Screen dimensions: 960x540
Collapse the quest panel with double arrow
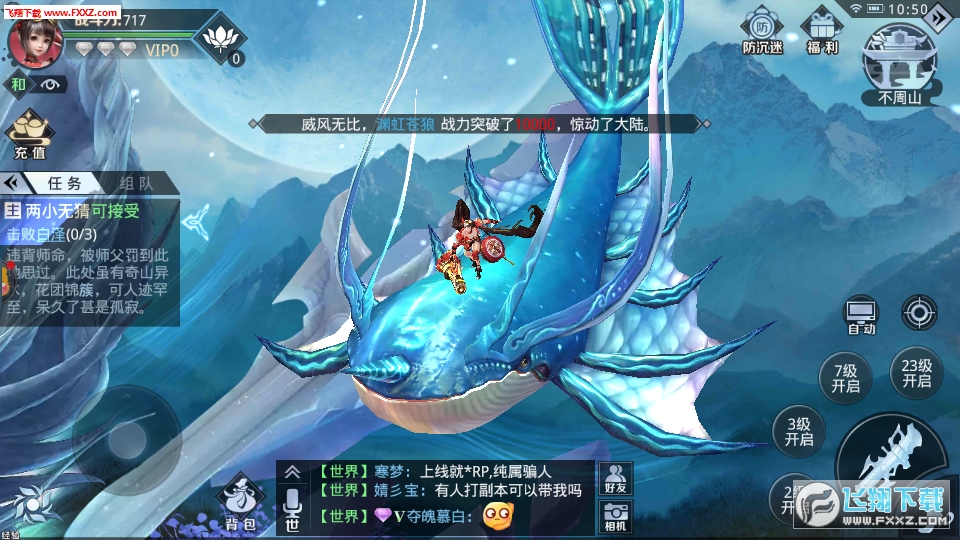pos(13,183)
